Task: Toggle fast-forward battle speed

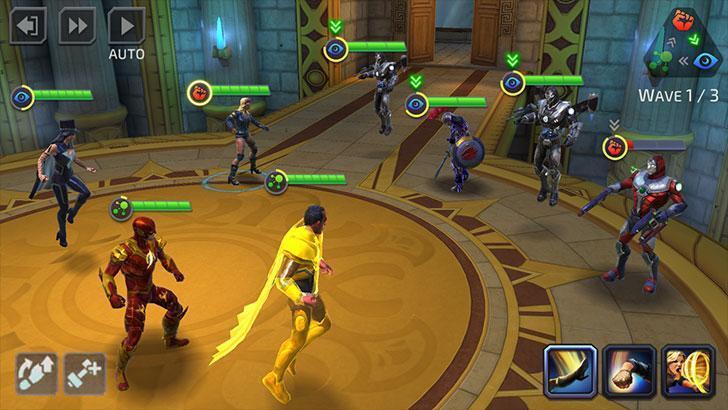Action: [77, 25]
